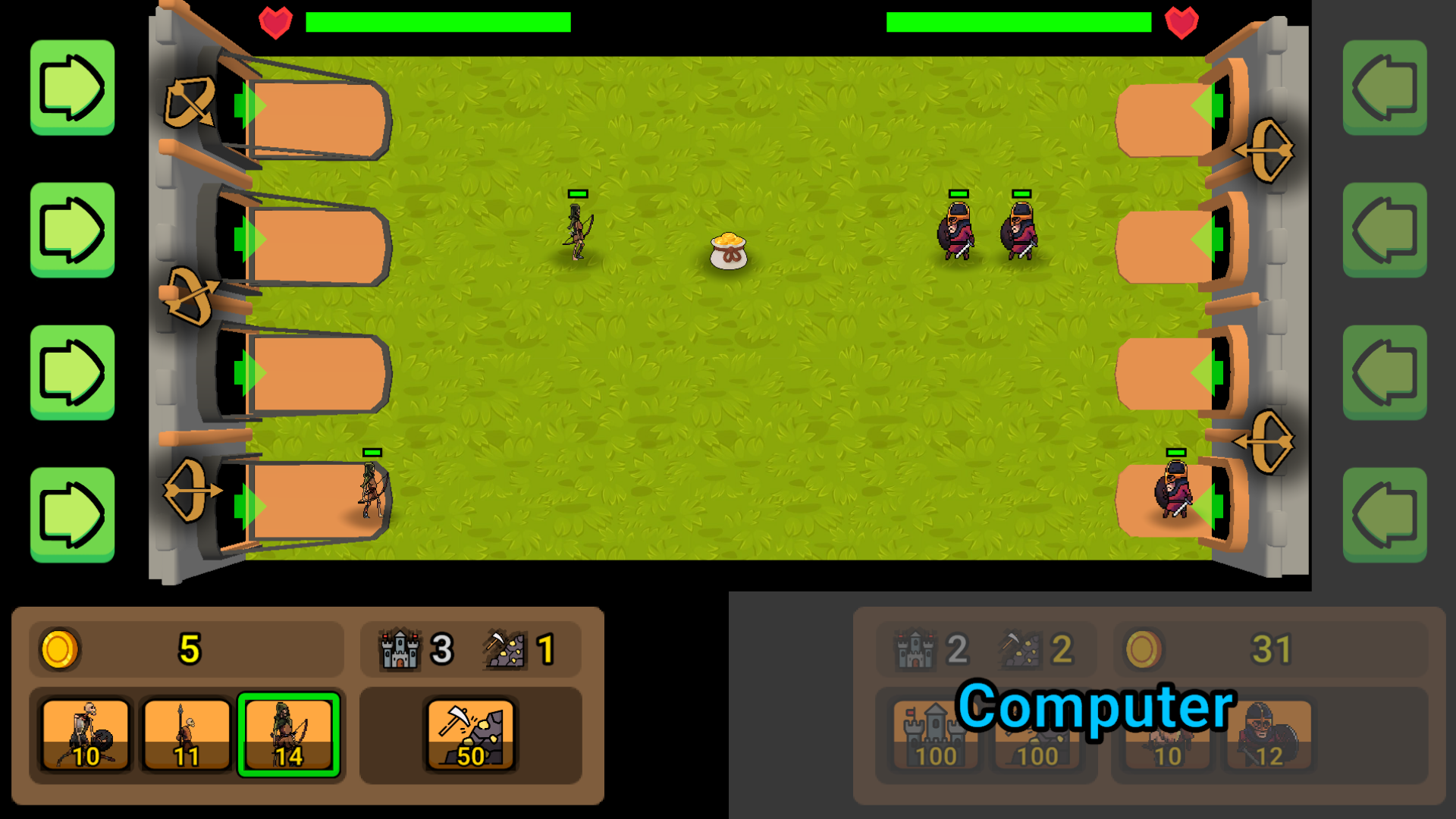
Task: Click the left player's green health bar
Action: point(438,21)
